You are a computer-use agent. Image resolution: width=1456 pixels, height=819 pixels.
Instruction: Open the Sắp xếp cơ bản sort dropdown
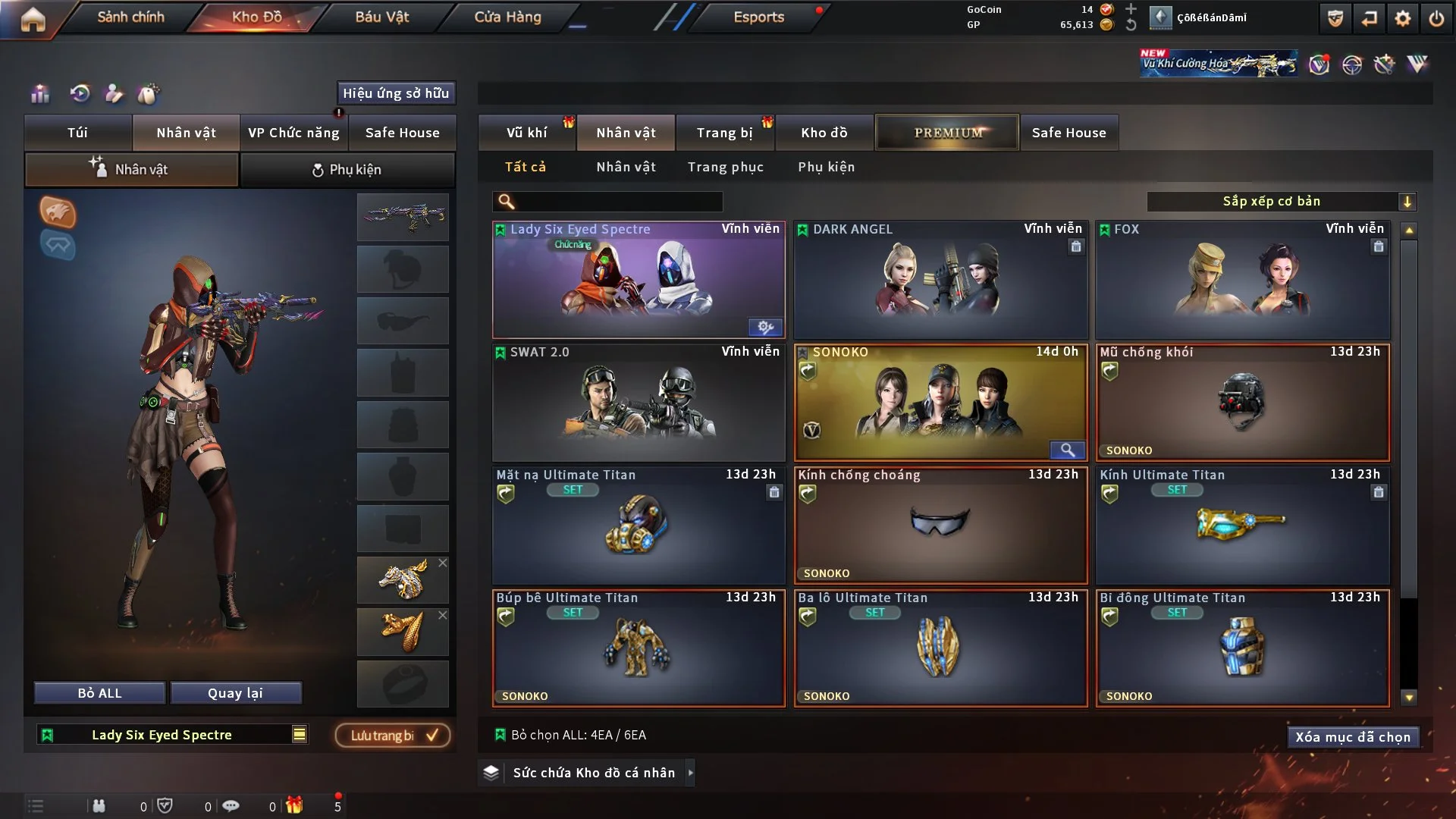tap(1281, 201)
